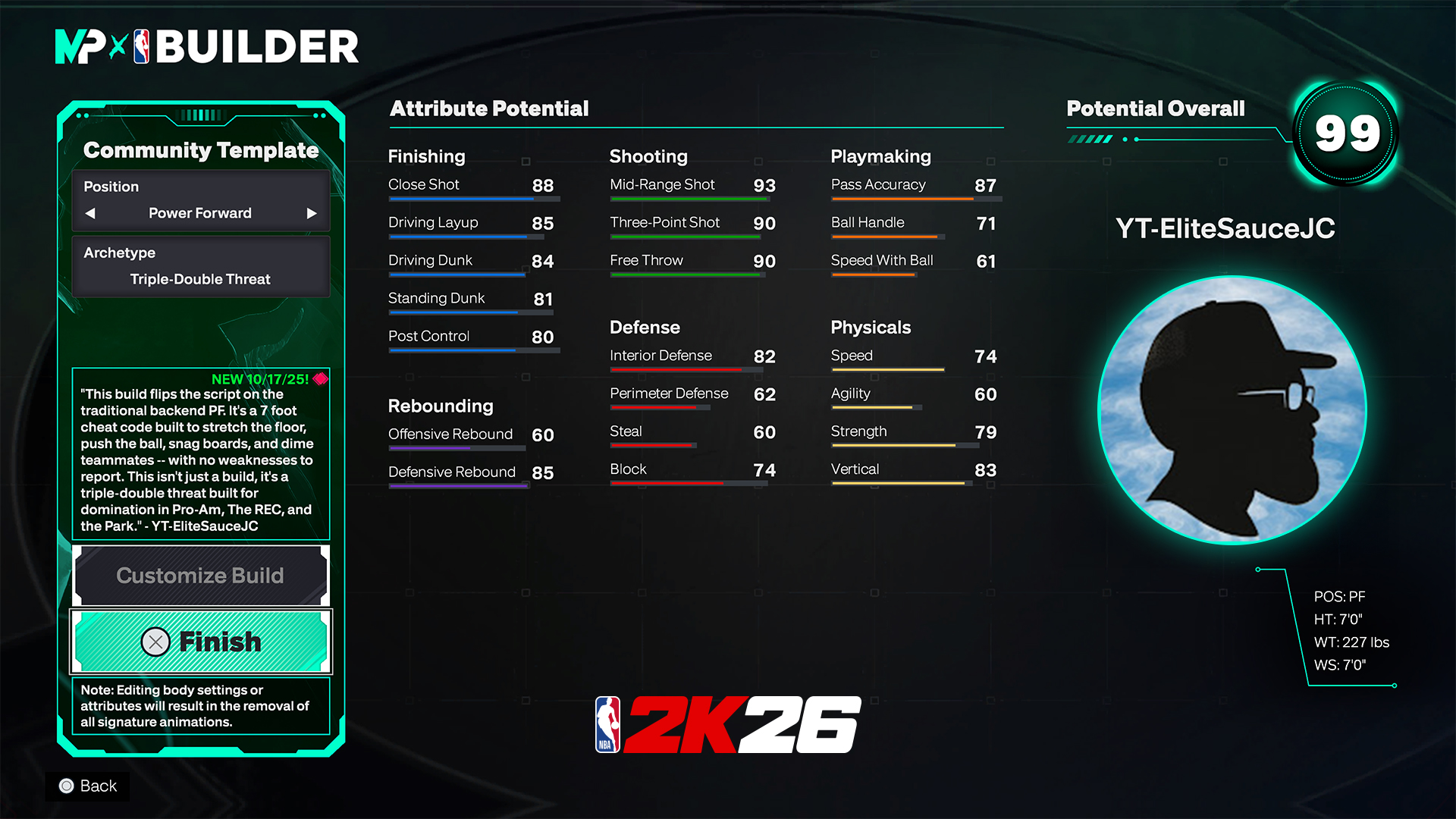Switch position with the left arrow
This screenshot has height=819, width=1456.
pos(90,213)
